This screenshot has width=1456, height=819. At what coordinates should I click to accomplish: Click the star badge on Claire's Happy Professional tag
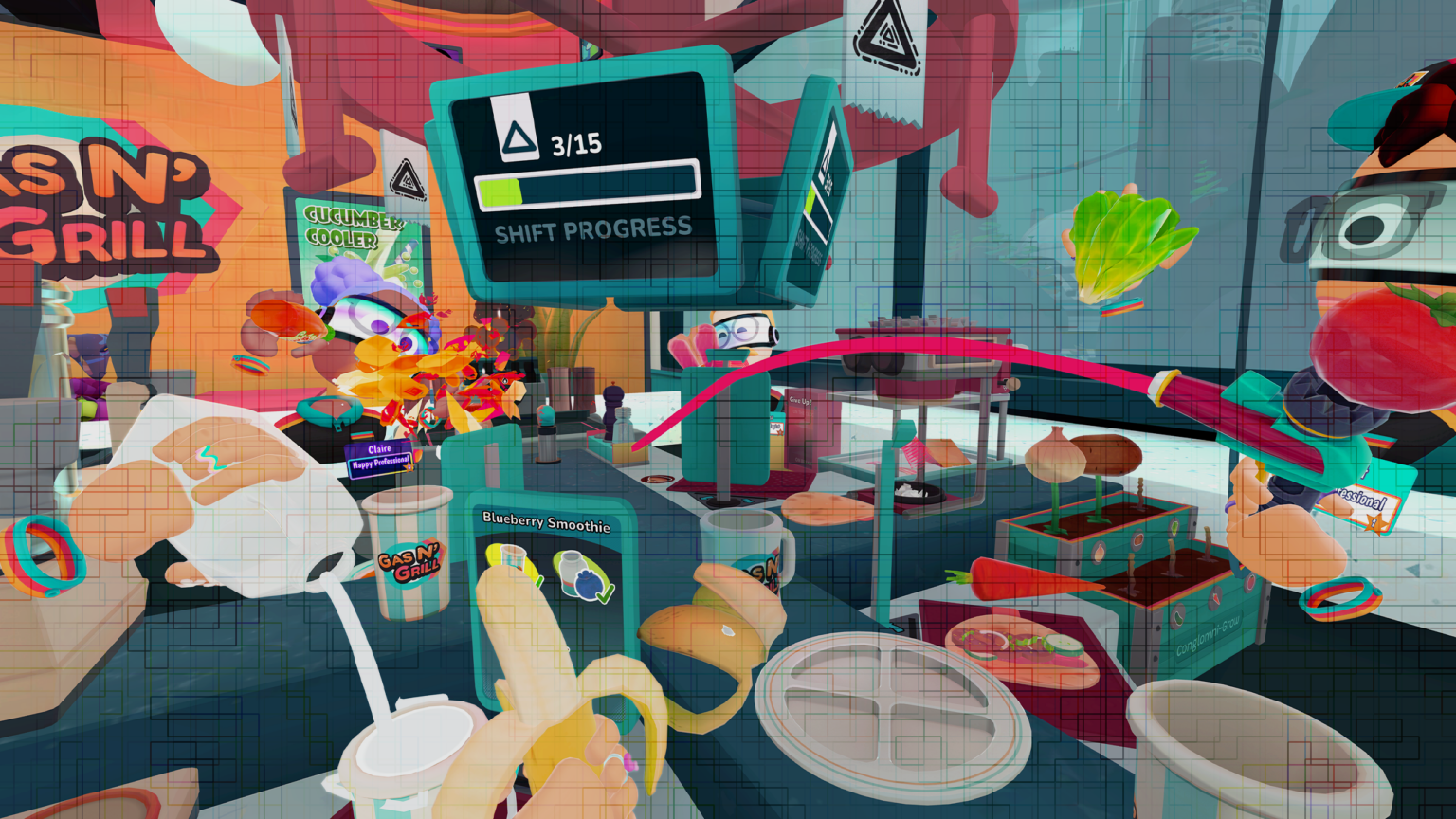tap(409, 467)
